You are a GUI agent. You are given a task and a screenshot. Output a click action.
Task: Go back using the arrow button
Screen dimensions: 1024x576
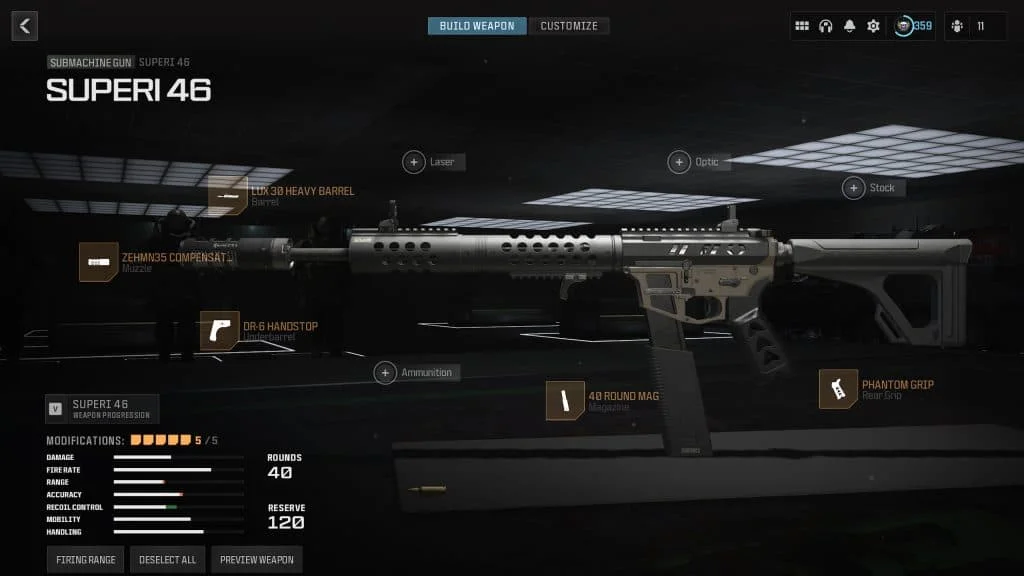(x=25, y=26)
